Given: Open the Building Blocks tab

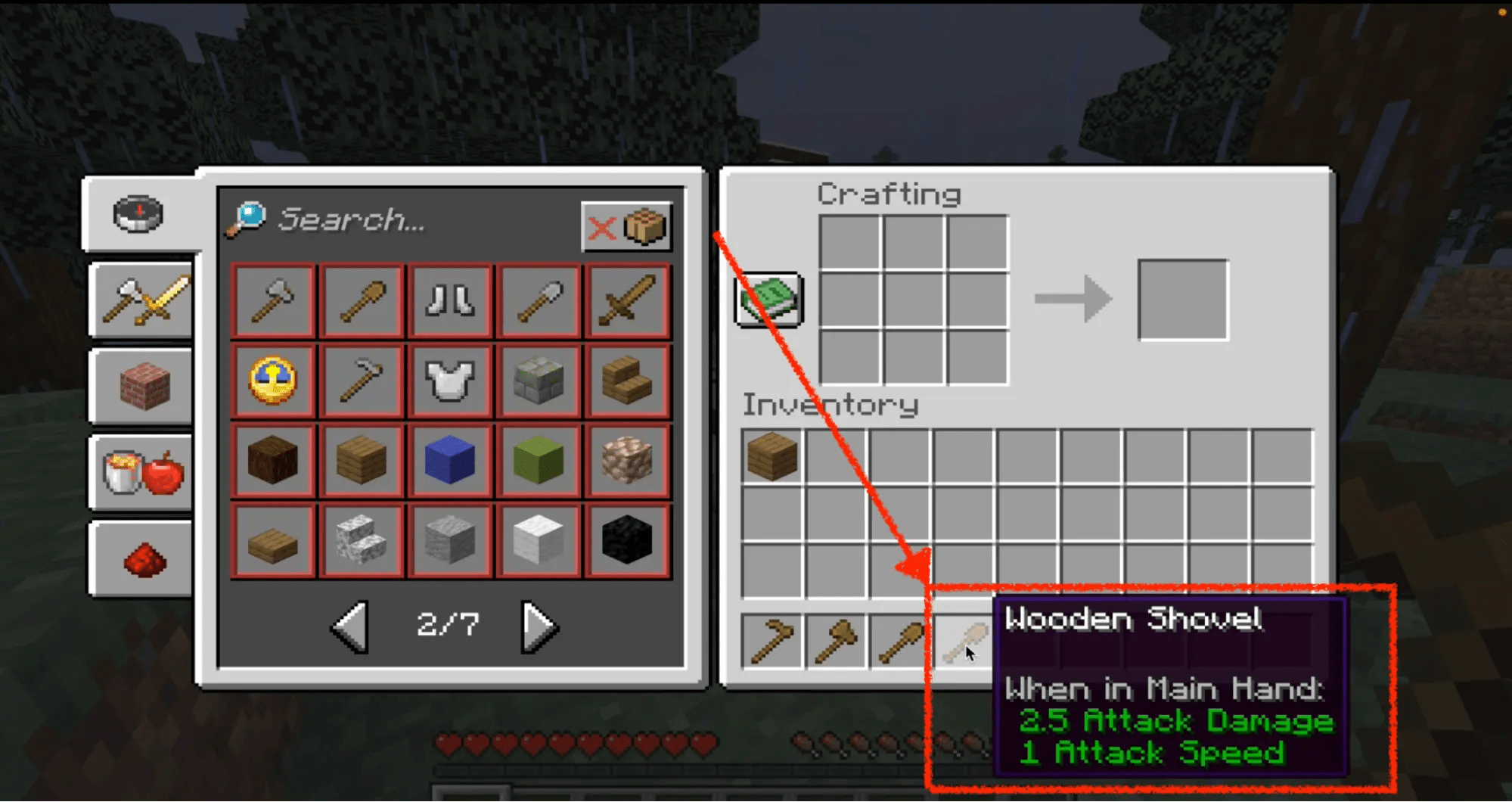Looking at the screenshot, I should pyautogui.click(x=141, y=386).
